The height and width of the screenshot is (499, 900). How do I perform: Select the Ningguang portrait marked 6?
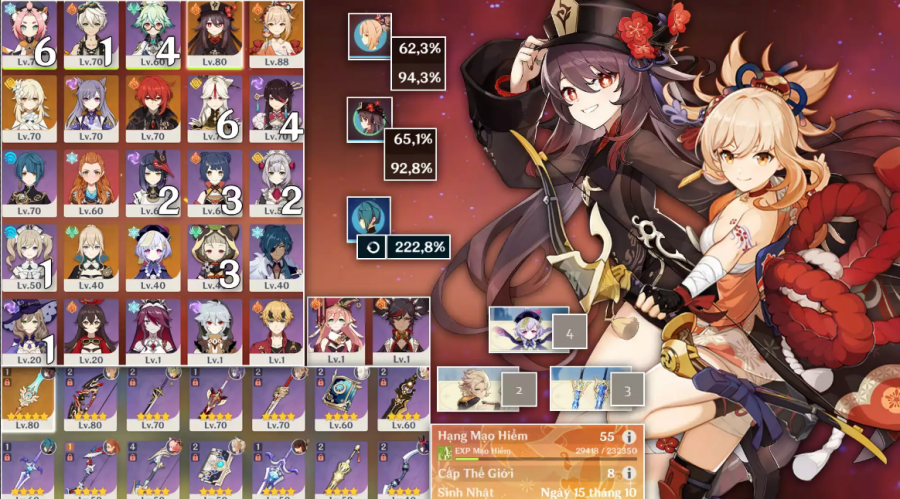pyautogui.click(x=216, y=107)
